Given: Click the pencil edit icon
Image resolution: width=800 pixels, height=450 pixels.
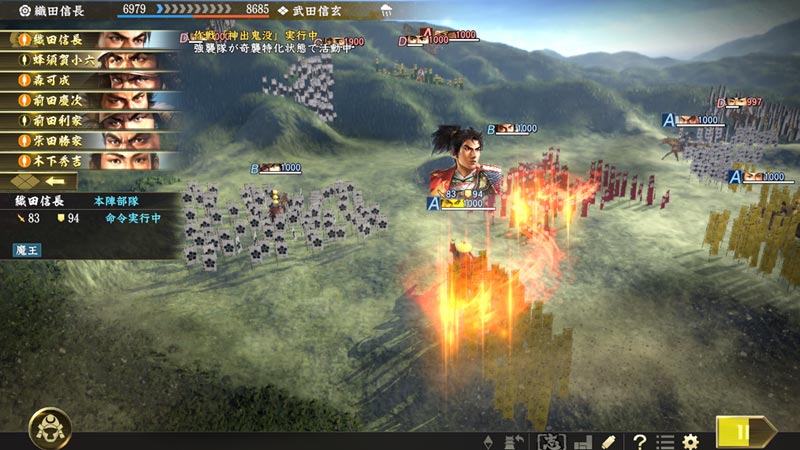Looking at the screenshot, I should coord(608,441).
